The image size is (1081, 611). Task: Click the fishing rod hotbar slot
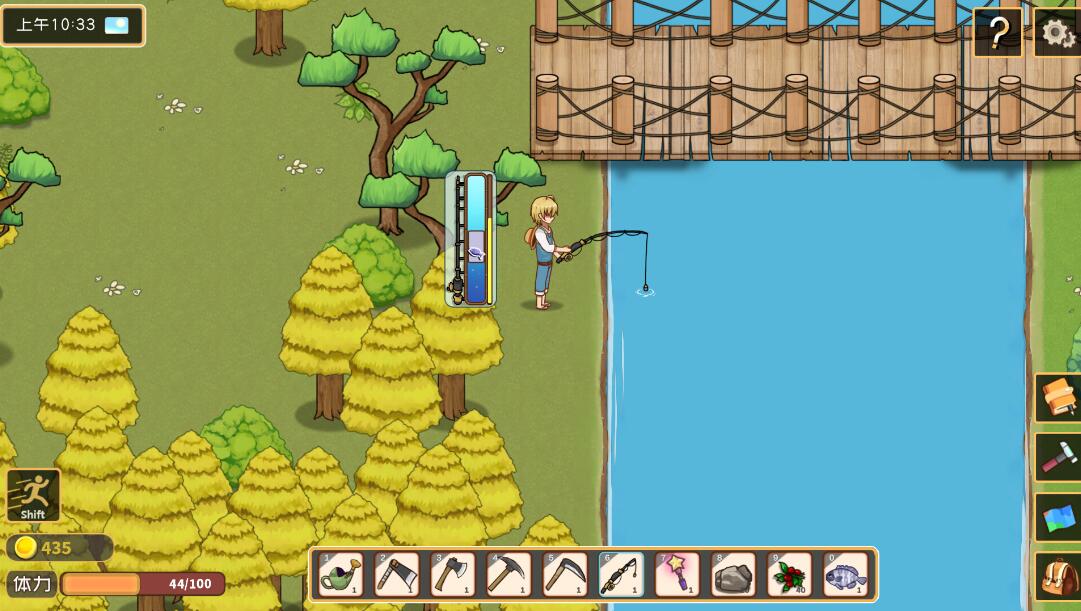pos(621,574)
